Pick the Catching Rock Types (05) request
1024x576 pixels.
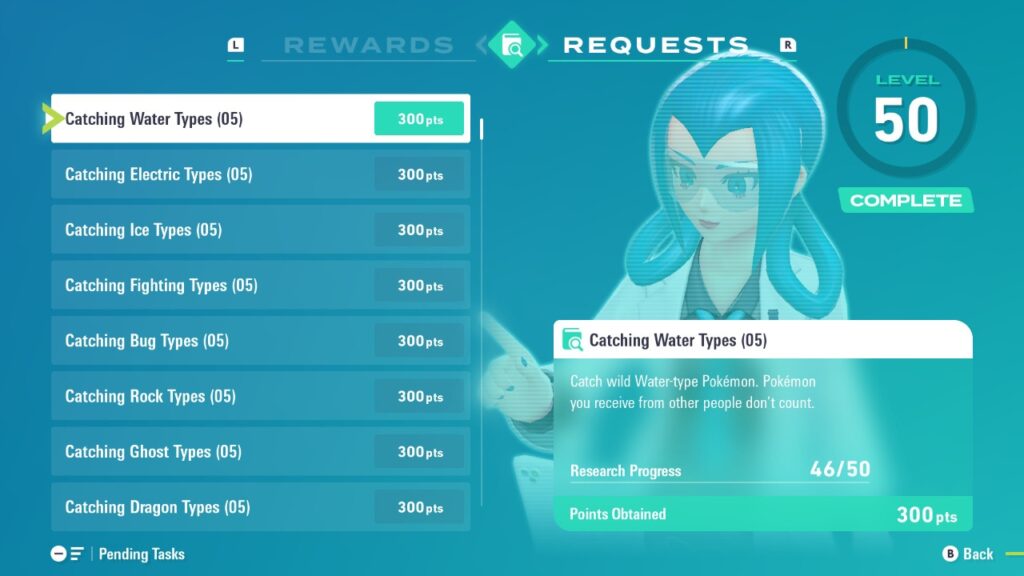click(x=260, y=397)
